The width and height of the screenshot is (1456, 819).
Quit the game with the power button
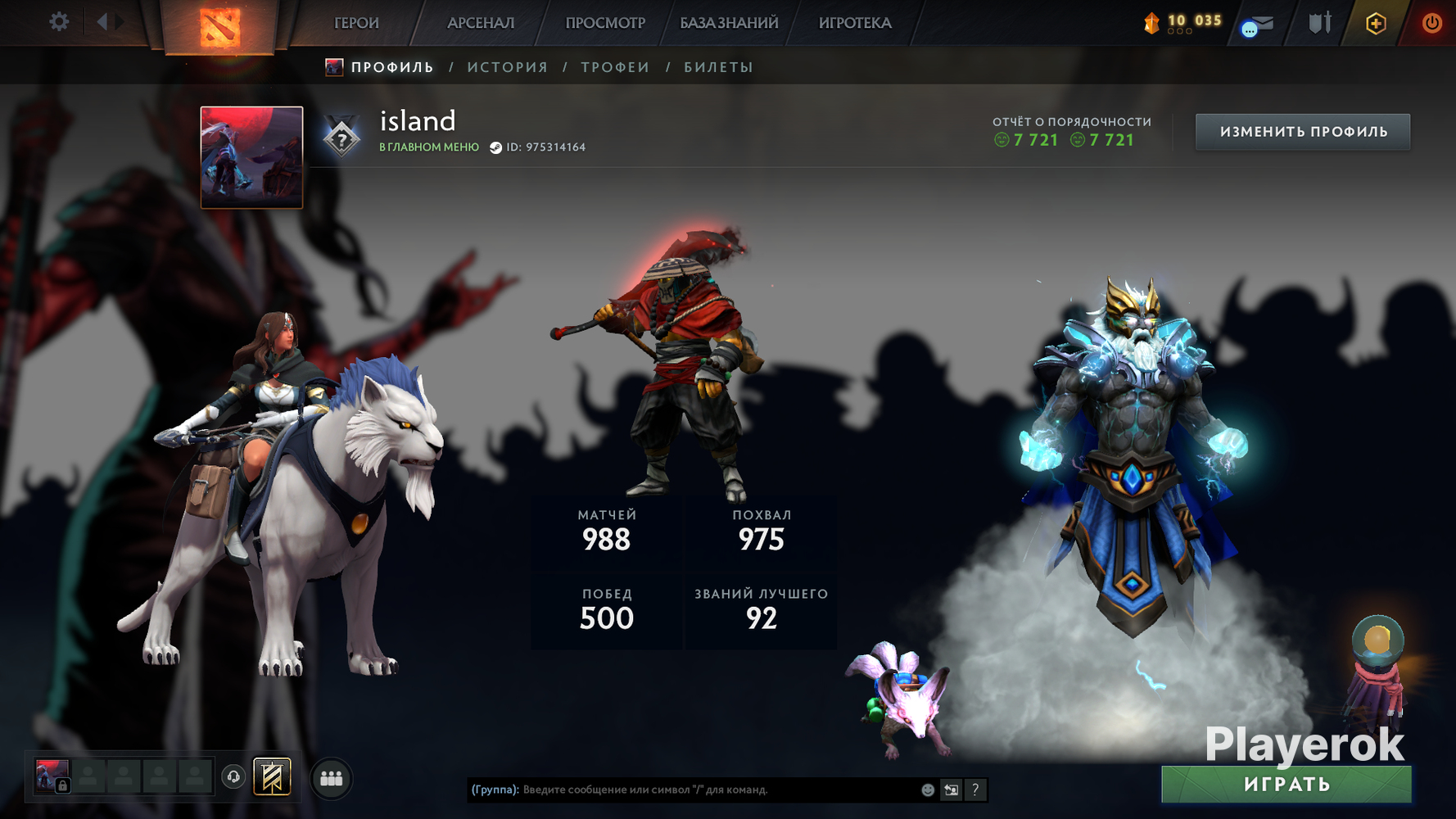tap(1431, 23)
